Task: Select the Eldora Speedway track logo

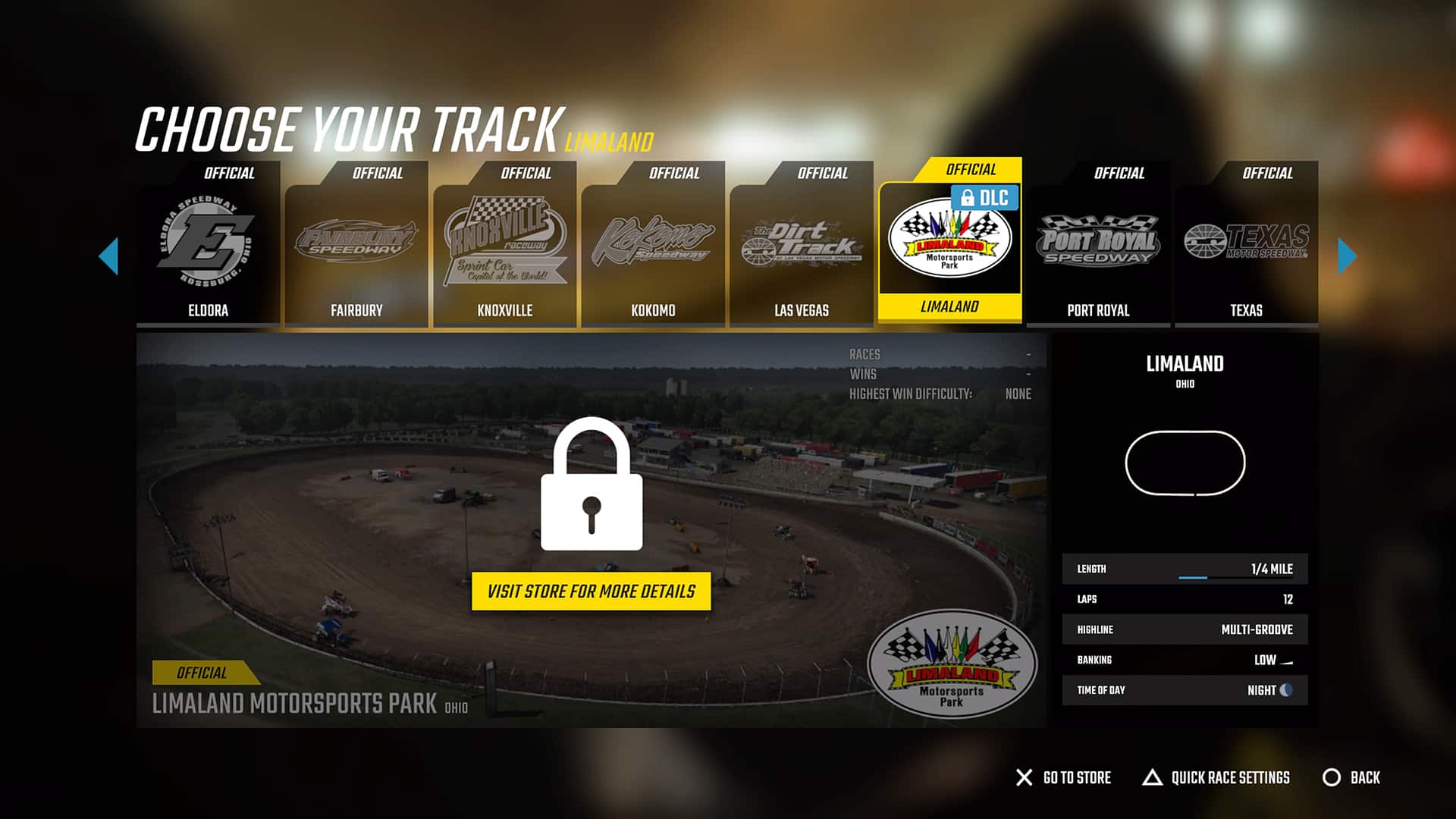Action: coord(208,239)
